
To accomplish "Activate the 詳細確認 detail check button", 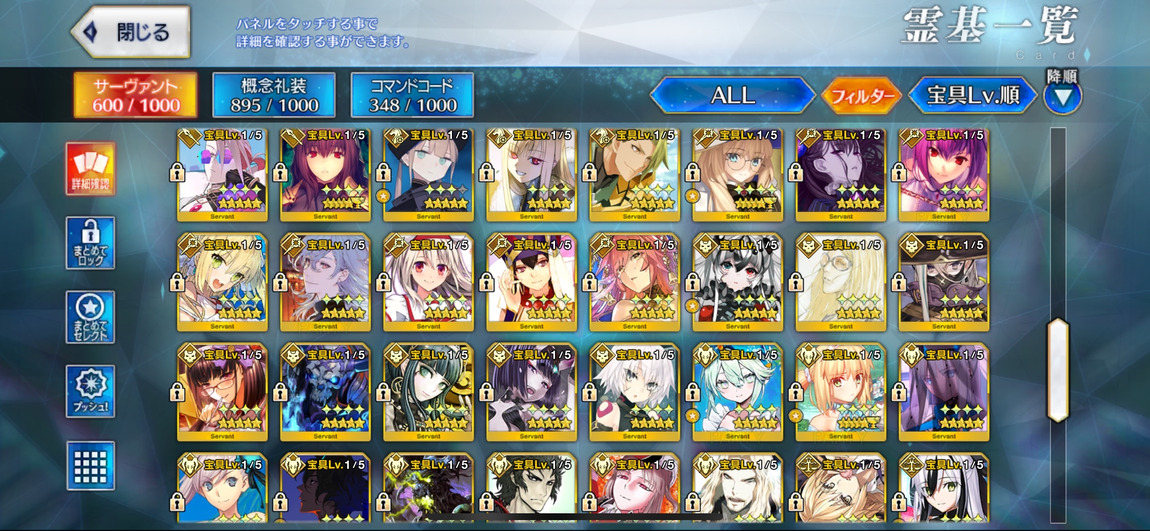I will [x=90, y=169].
